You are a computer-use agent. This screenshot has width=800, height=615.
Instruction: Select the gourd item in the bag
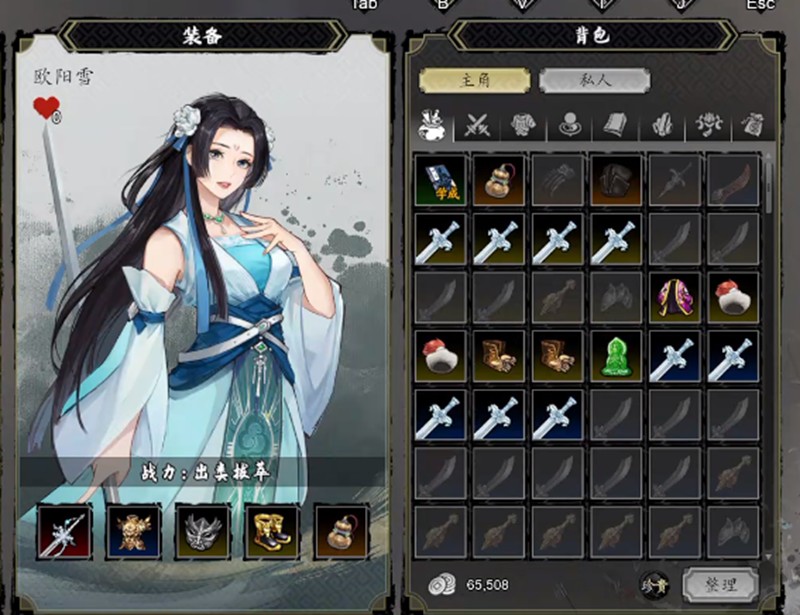pos(499,179)
